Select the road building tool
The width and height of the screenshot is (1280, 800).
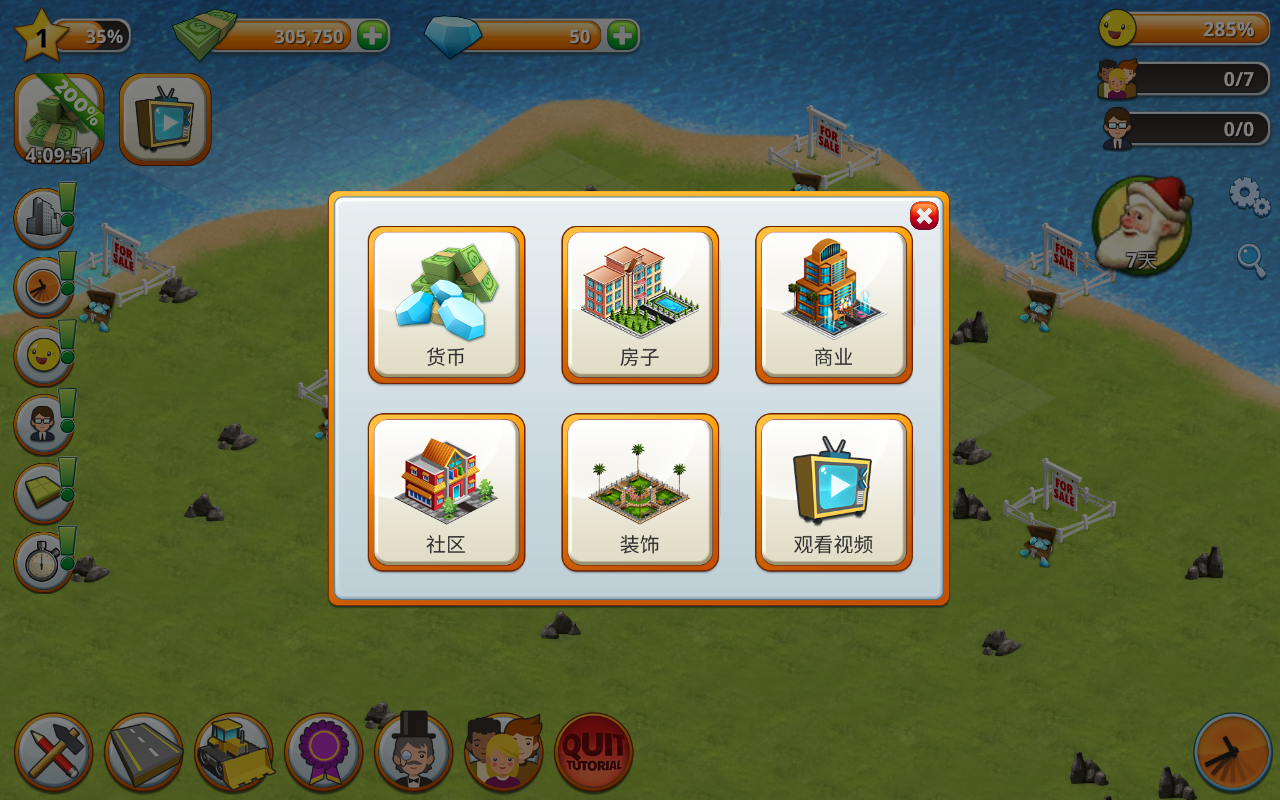tap(144, 752)
